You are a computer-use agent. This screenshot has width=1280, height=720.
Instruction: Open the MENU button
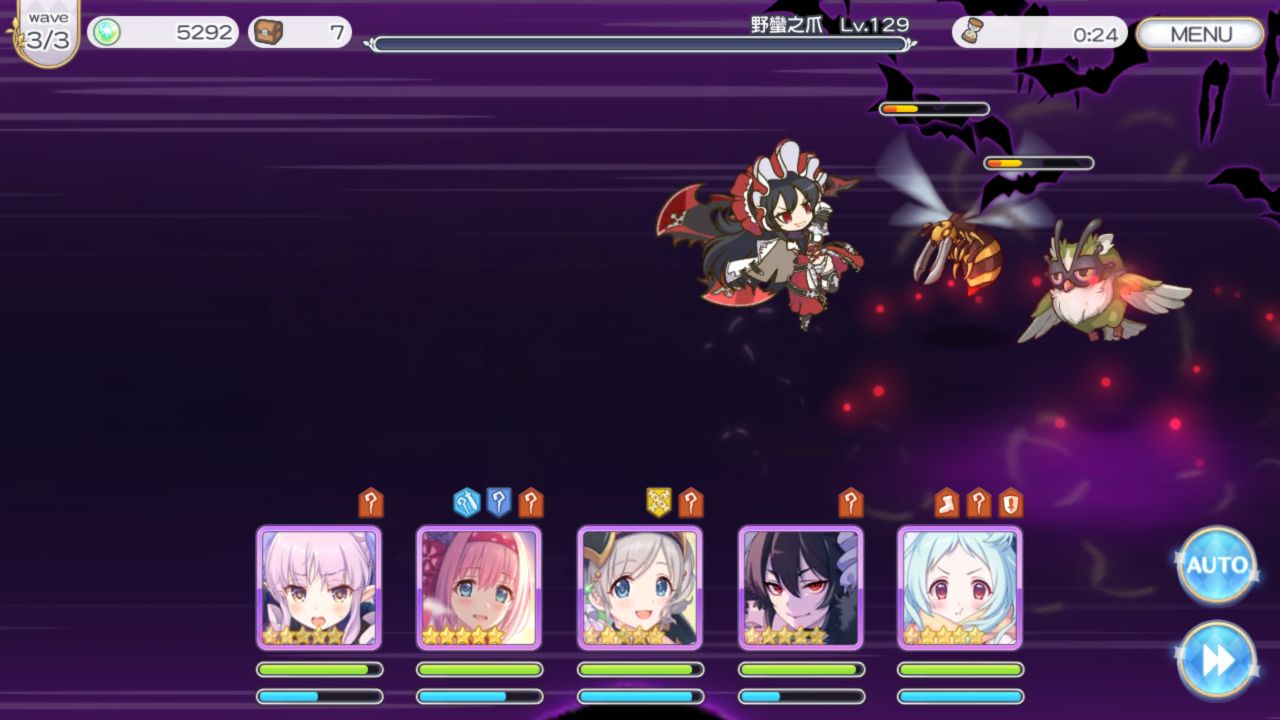point(1200,34)
